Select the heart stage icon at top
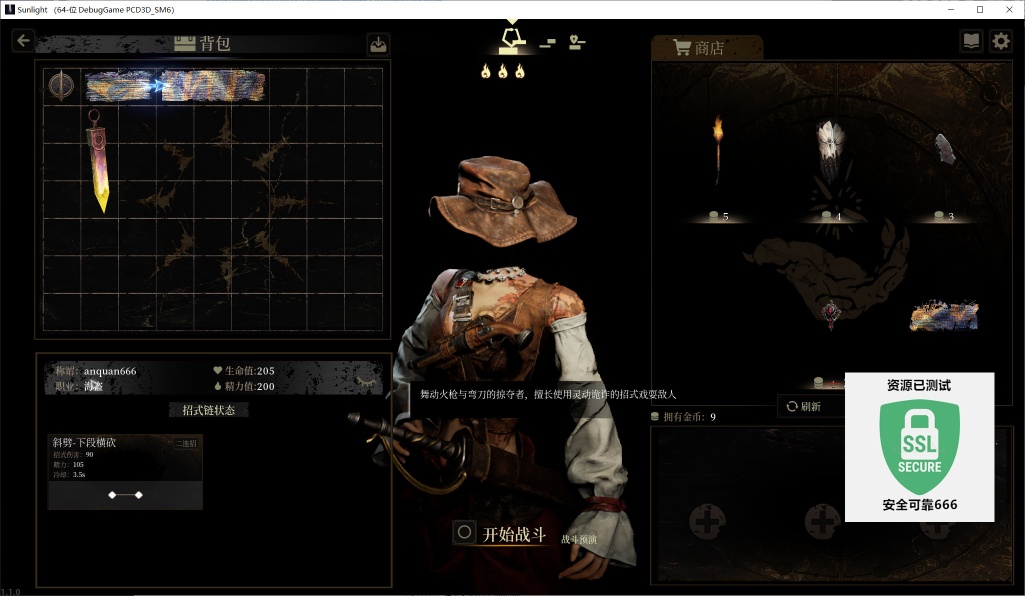Image resolution: width=1025 pixels, height=596 pixels. pos(577,42)
